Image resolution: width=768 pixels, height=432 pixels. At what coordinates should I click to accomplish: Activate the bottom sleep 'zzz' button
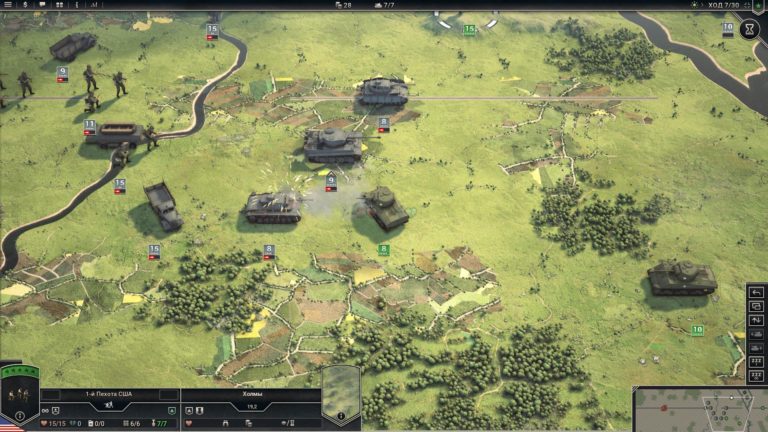point(756,376)
